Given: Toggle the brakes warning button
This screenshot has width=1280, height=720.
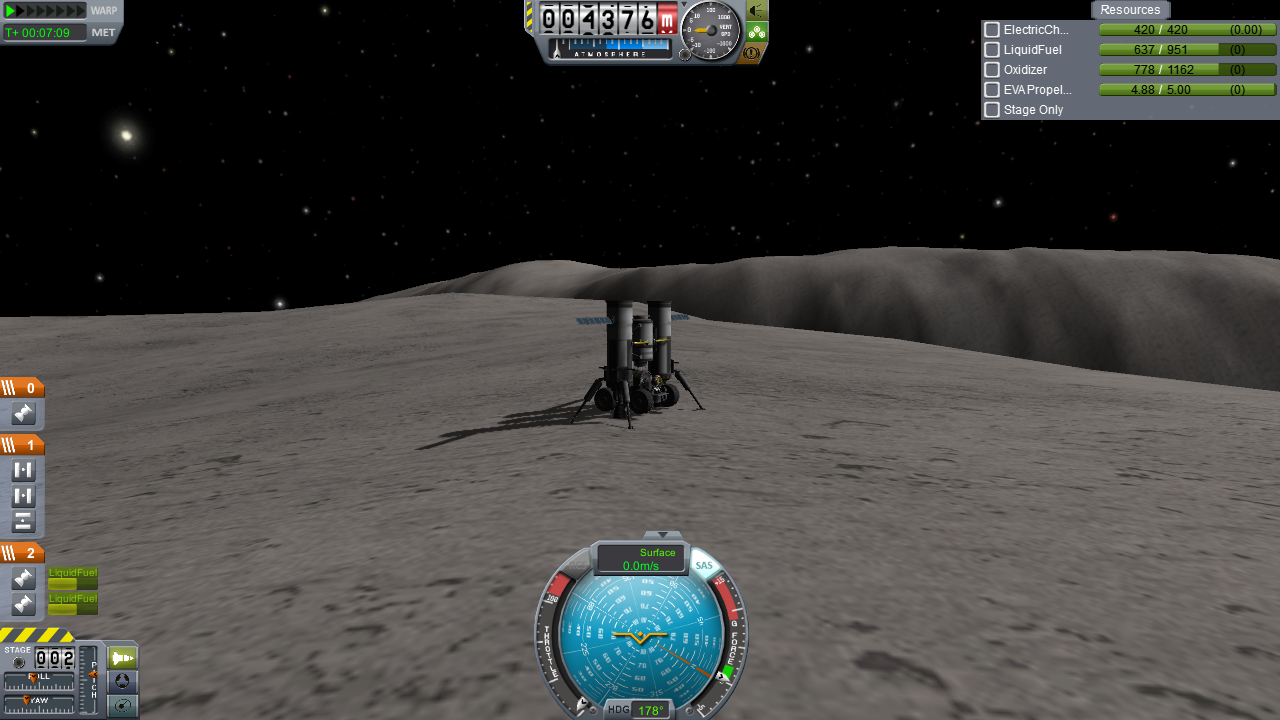Looking at the screenshot, I should click(754, 52).
